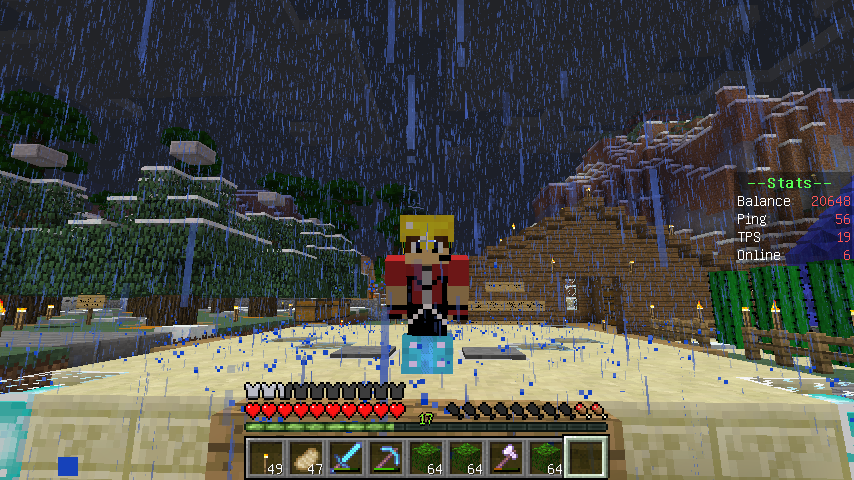Choose the axe in the hotbar
This screenshot has width=854, height=480.
[505, 458]
